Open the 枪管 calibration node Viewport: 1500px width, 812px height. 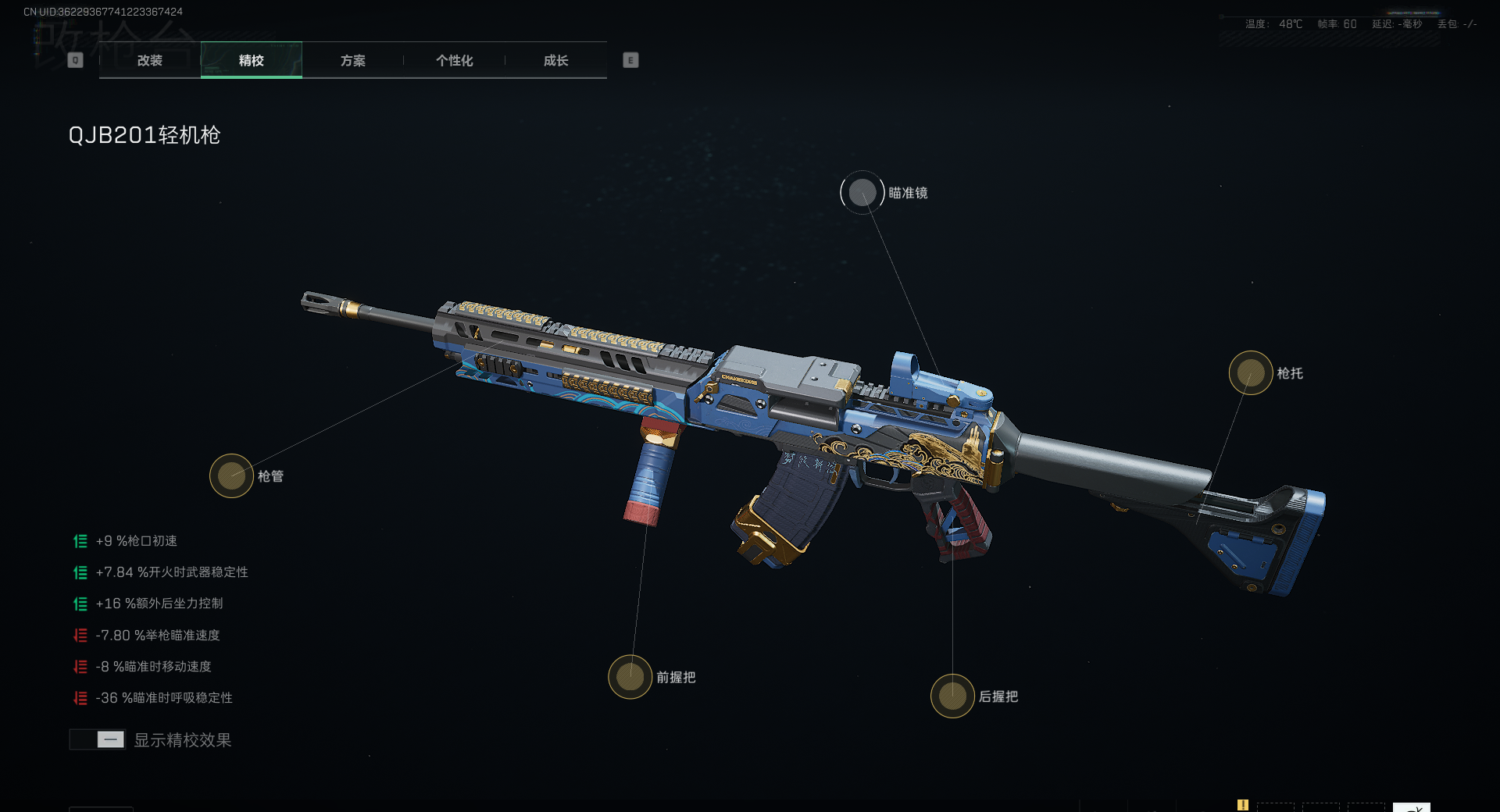pos(231,475)
